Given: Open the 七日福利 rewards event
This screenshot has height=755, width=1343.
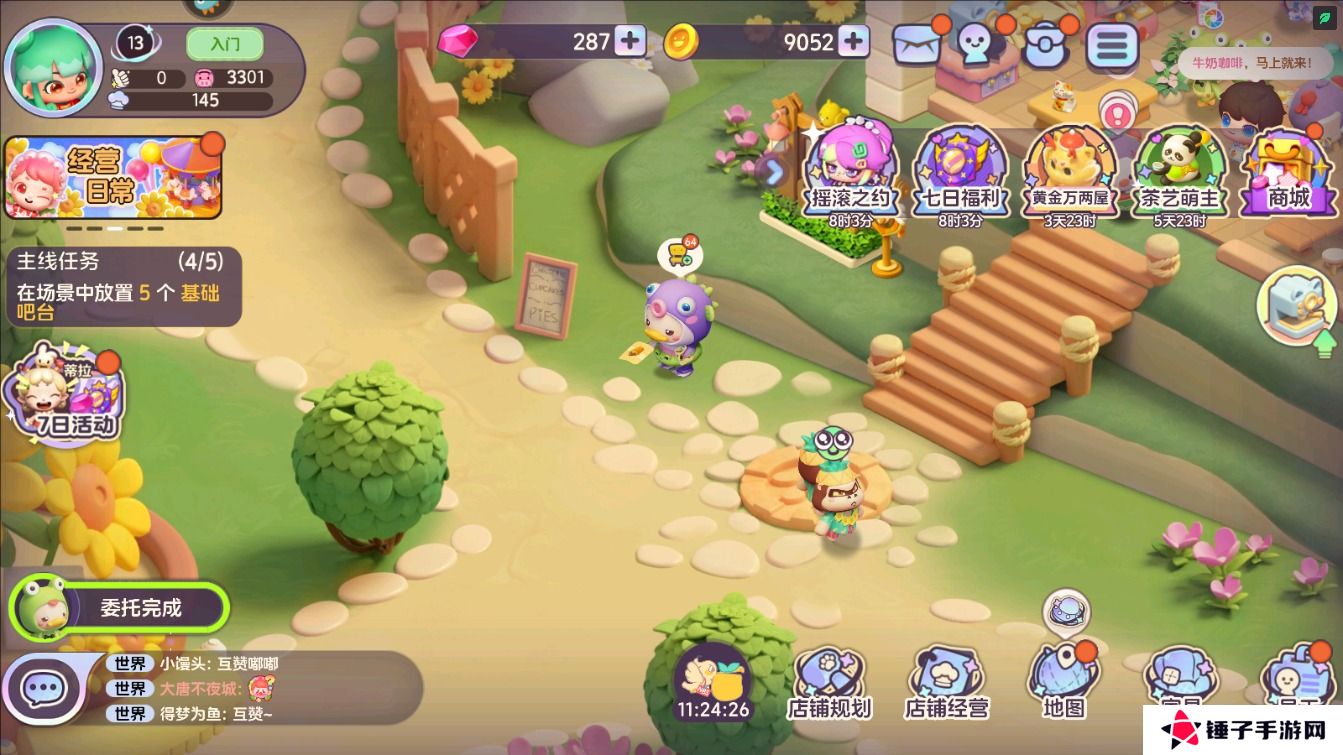Looking at the screenshot, I should (x=960, y=172).
